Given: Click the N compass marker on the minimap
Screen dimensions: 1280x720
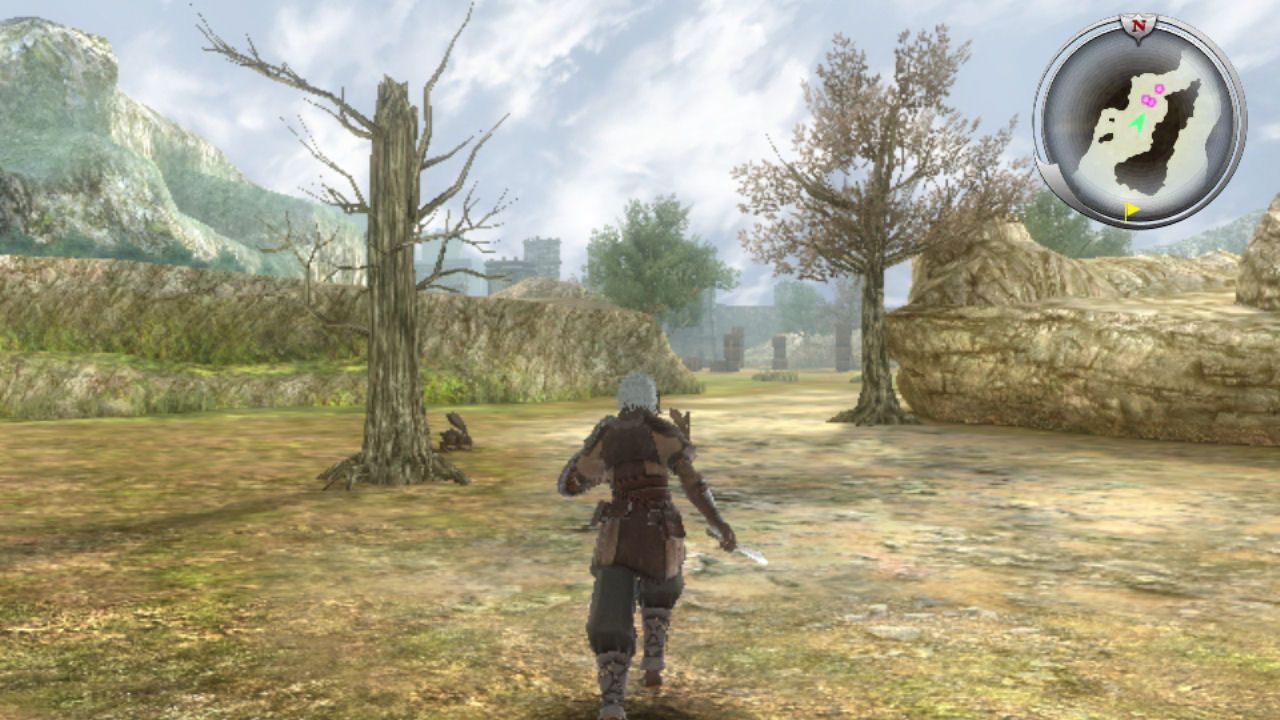Looking at the screenshot, I should click(x=1141, y=25).
